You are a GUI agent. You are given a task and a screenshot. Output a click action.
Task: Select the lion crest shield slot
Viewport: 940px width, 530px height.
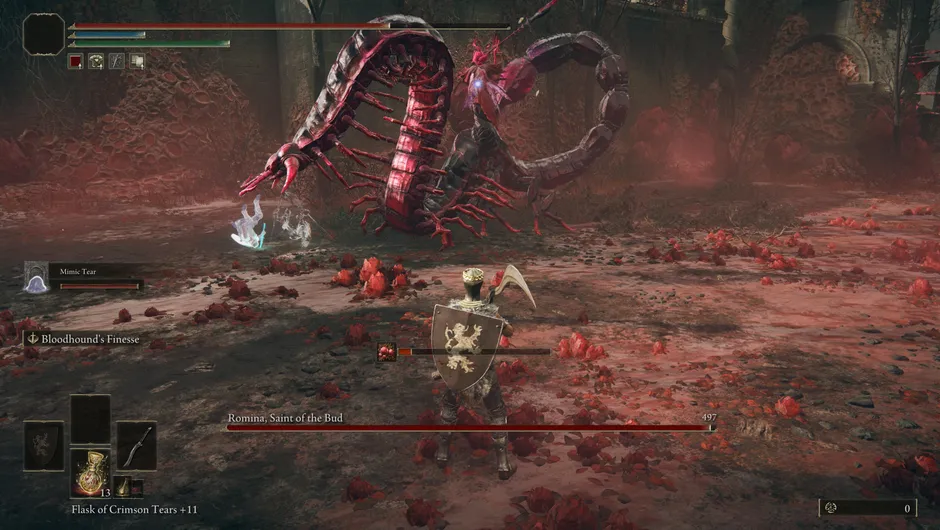pyautogui.click(x=43, y=446)
